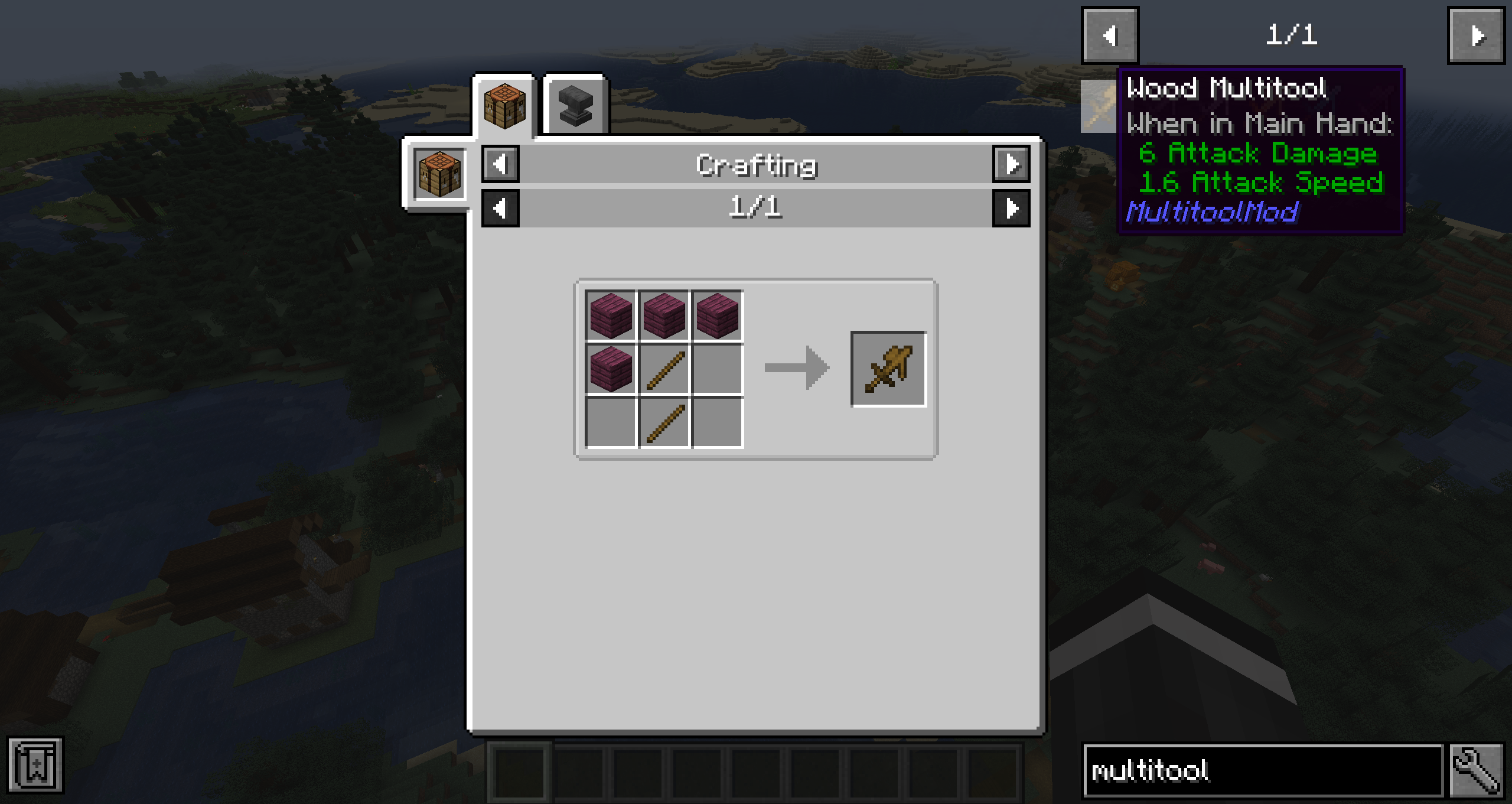Screen dimensions: 1512x804
Task: Show next recipe page in recipe panel
Action: [1011, 209]
